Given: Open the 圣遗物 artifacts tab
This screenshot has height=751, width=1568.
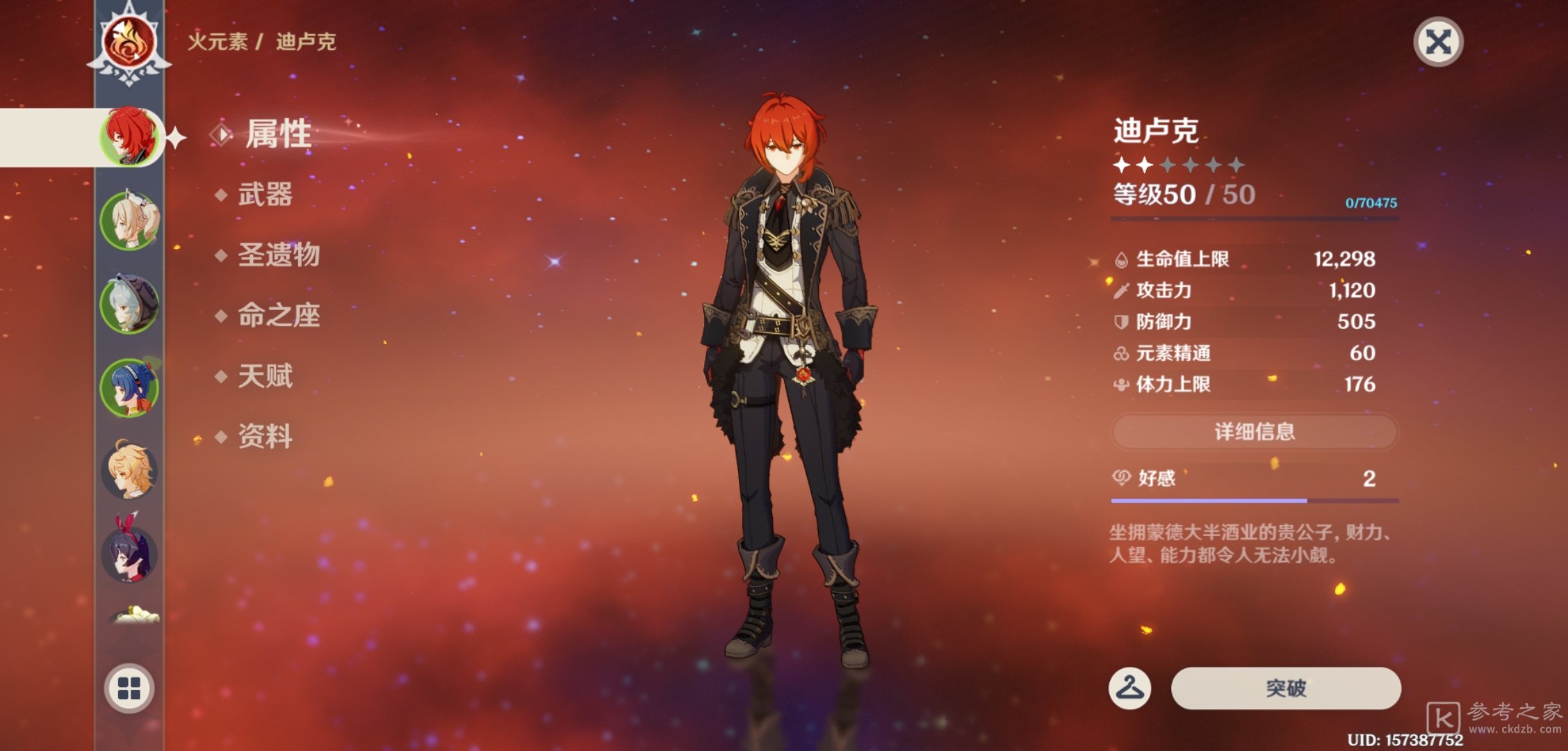Looking at the screenshot, I should coord(278,255).
